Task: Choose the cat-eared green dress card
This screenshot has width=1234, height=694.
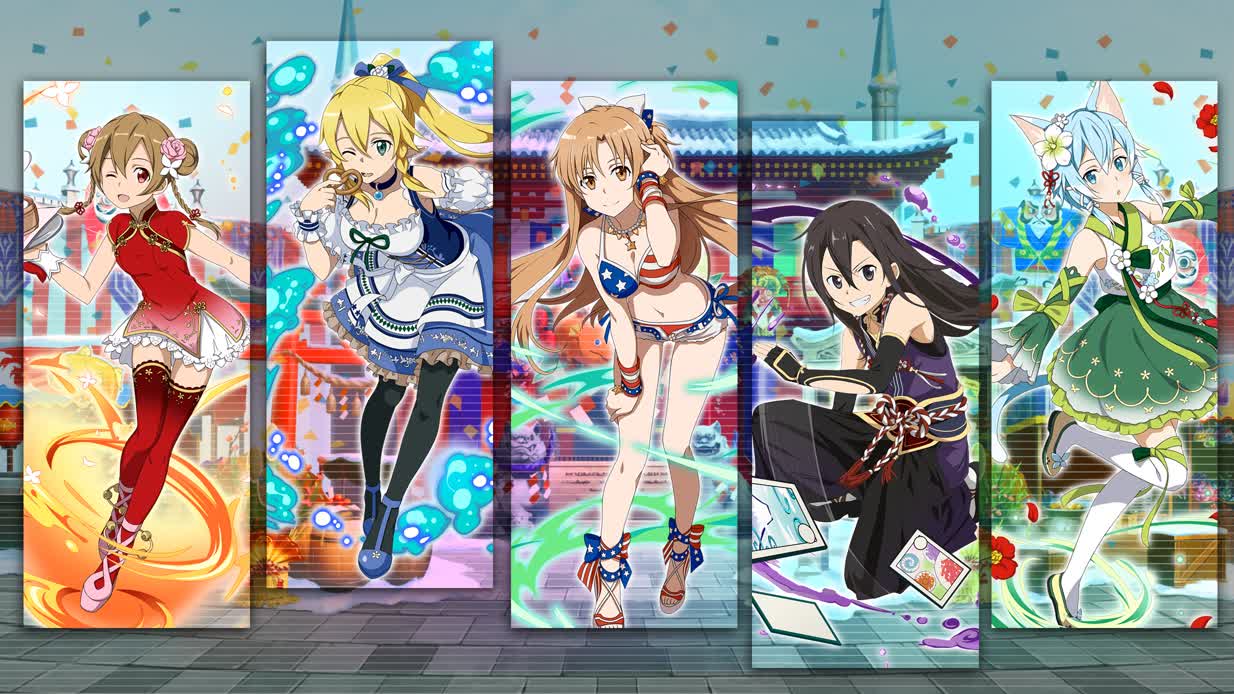Action: (x=1104, y=354)
